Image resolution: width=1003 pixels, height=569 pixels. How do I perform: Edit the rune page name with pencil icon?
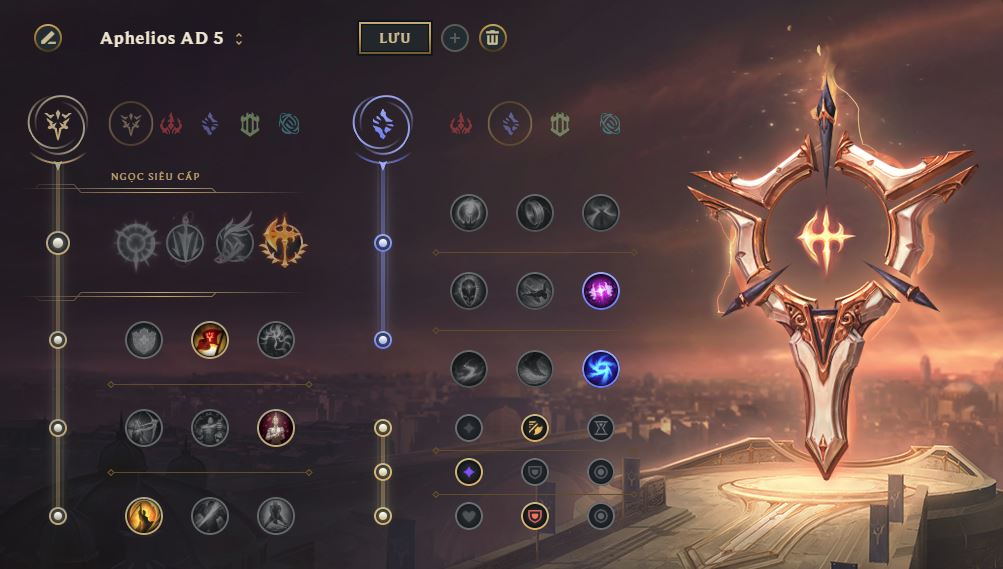[47, 38]
